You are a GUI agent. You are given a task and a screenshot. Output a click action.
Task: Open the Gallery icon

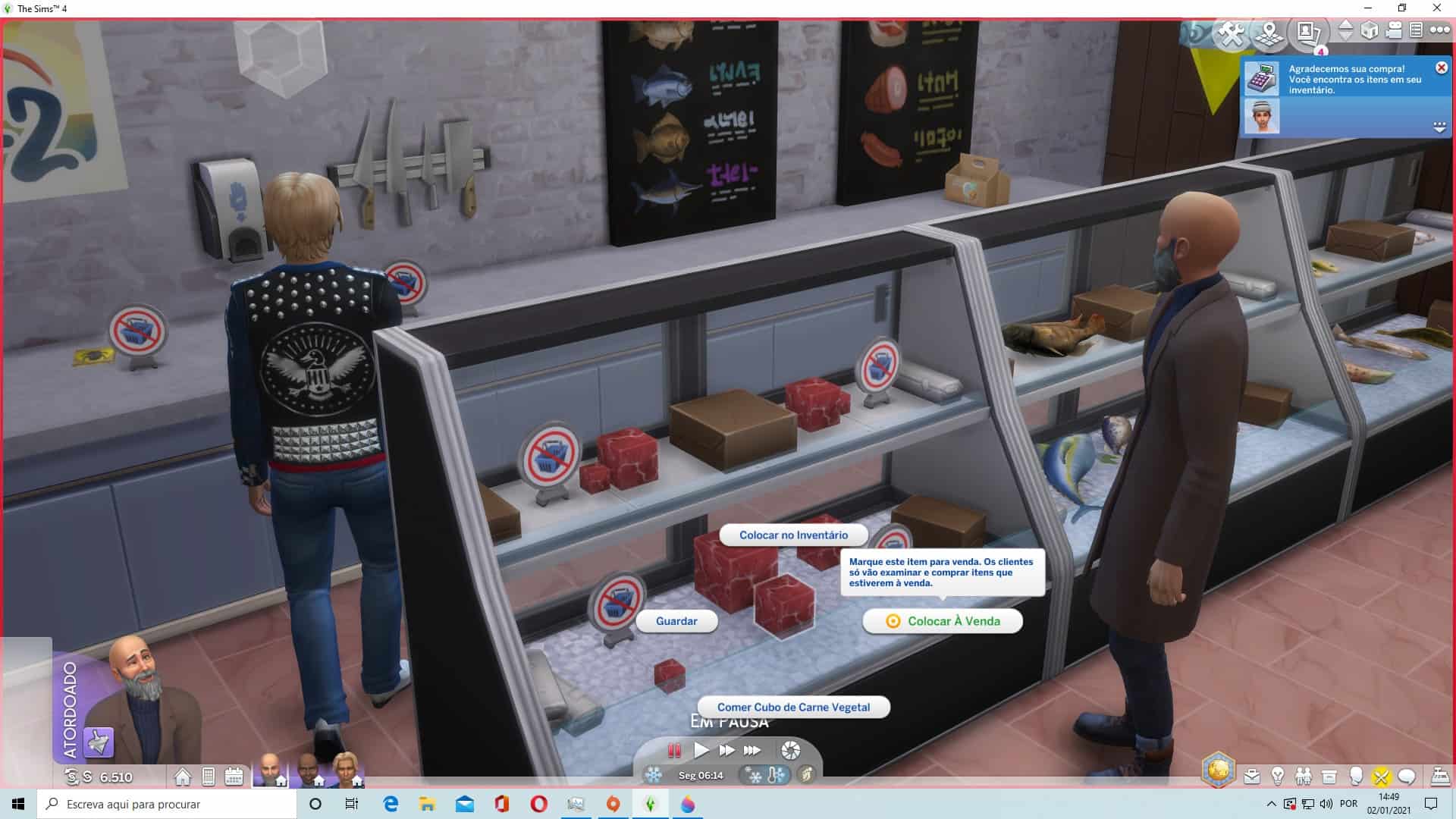click(x=1307, y=33)
